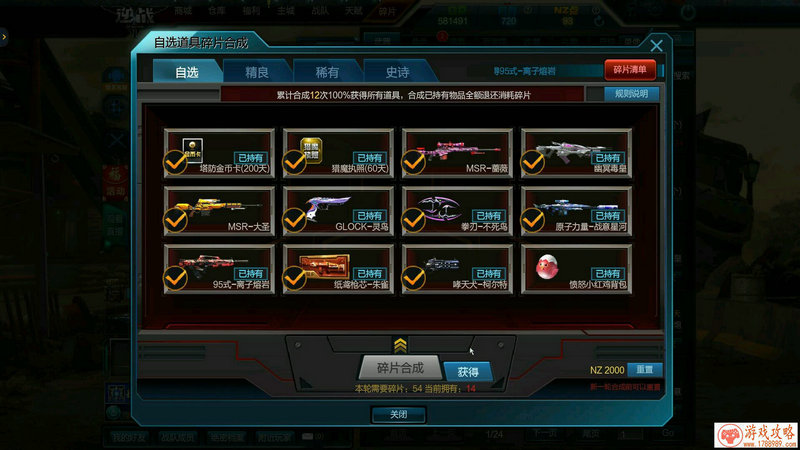Switch to the 自选 tab
The height and width of the screenshot is (450, 800).
tap(187, 71)
